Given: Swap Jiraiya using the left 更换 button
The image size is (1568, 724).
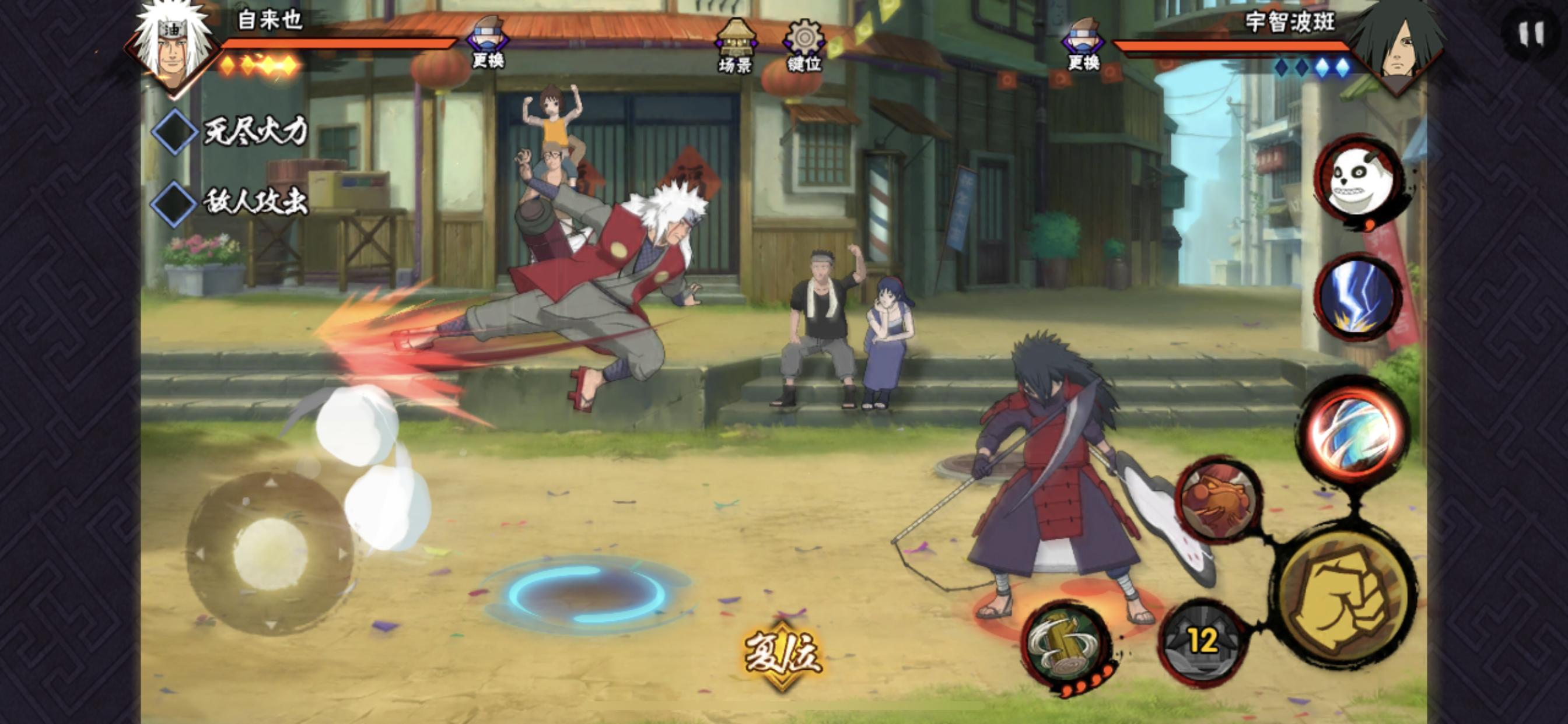Looking at the screenshot, I should (487, 43).
